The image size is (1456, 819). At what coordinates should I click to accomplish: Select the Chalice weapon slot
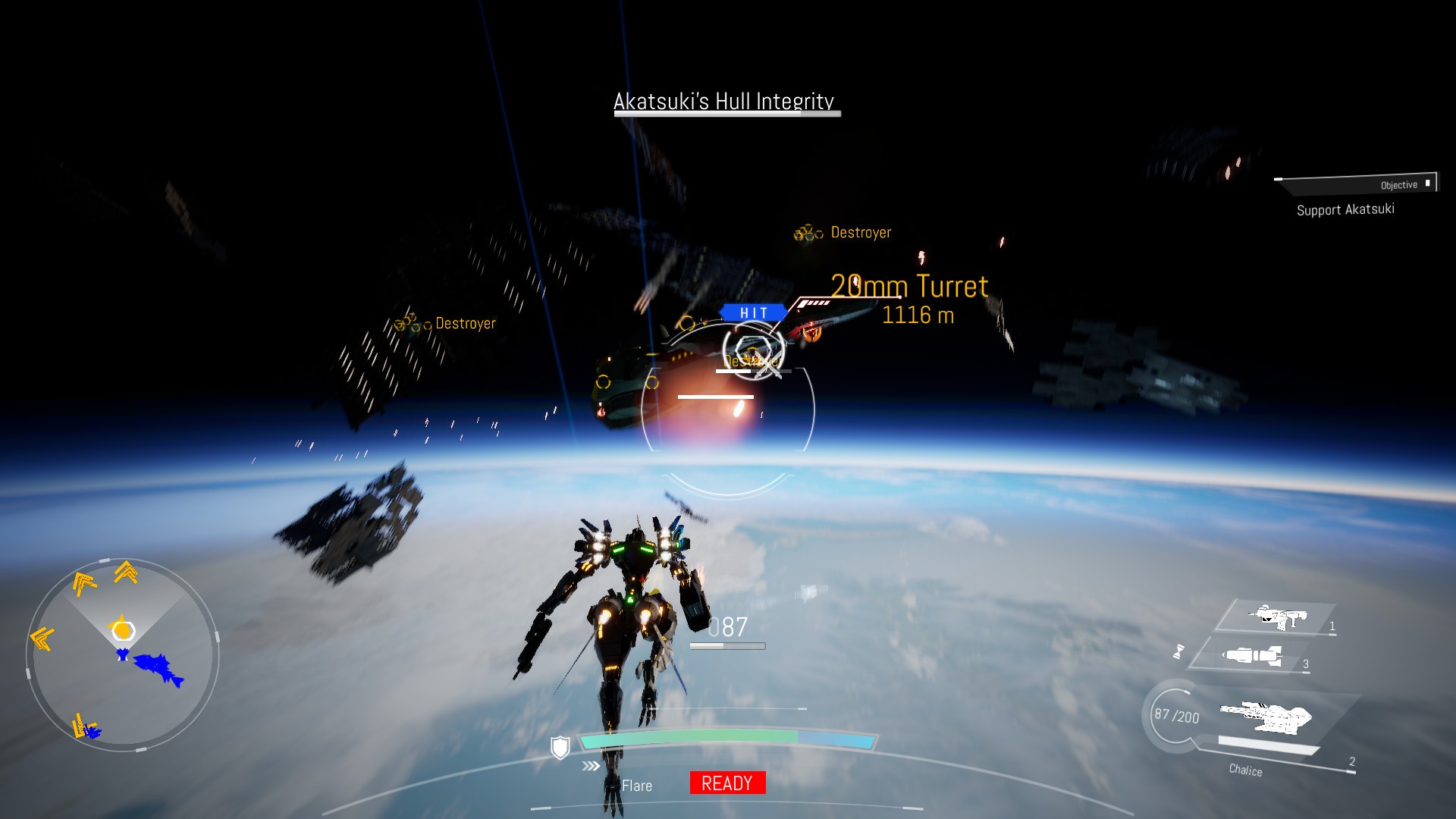click(x=1265, y=718)
